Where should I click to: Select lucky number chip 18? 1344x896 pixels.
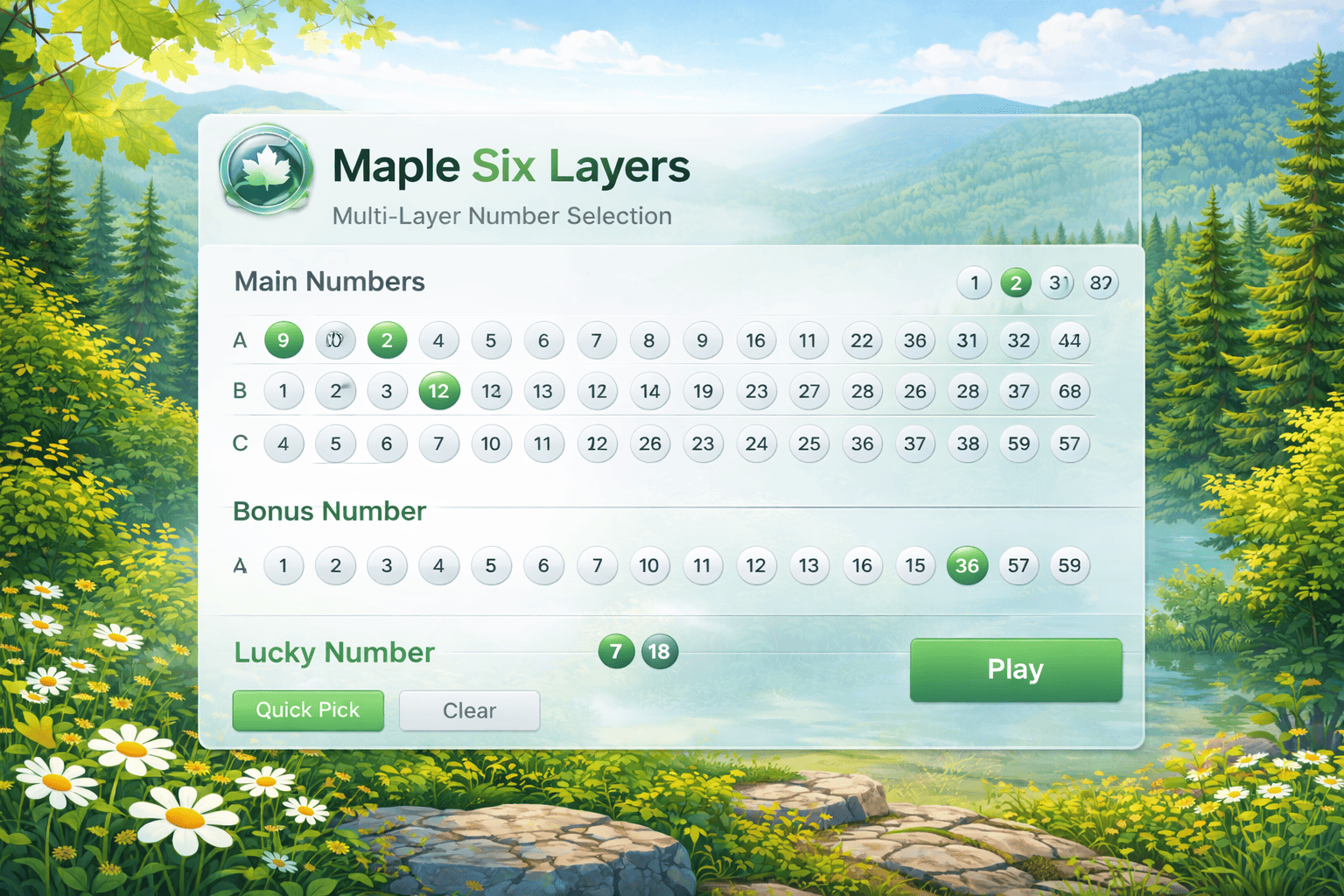[659, 651]
